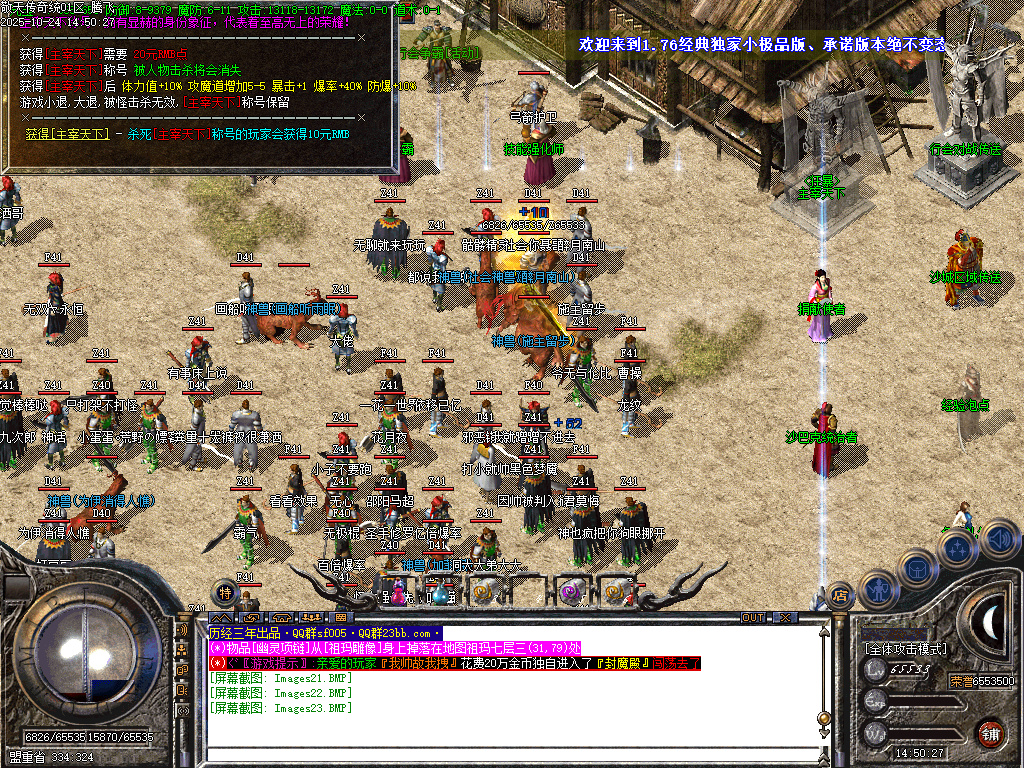Select the red potion belt slot

point(398,593)
